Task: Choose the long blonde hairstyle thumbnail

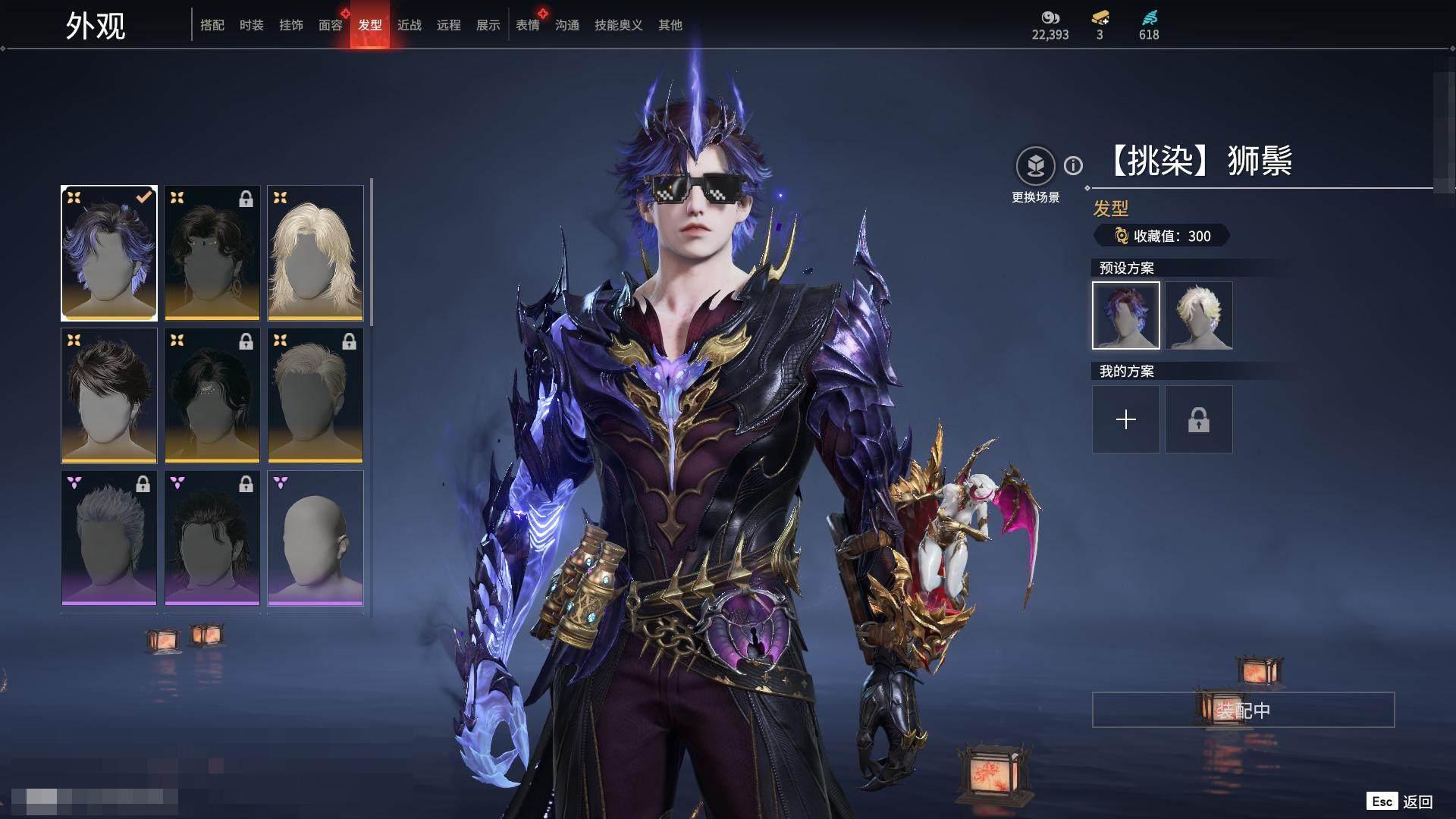Action: 315,253
